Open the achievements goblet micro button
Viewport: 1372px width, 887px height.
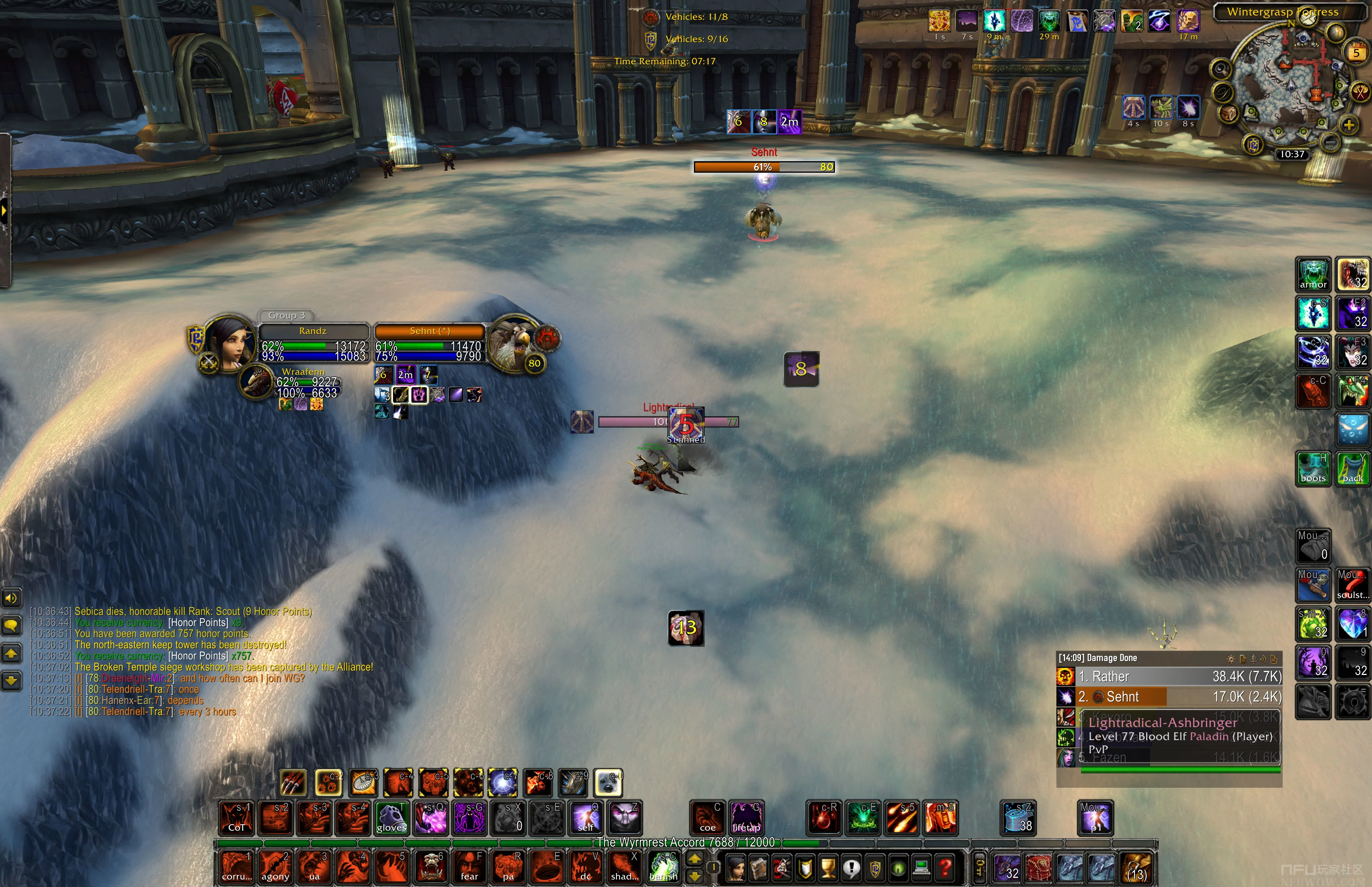pyautogui.click(x=828, y=867)
